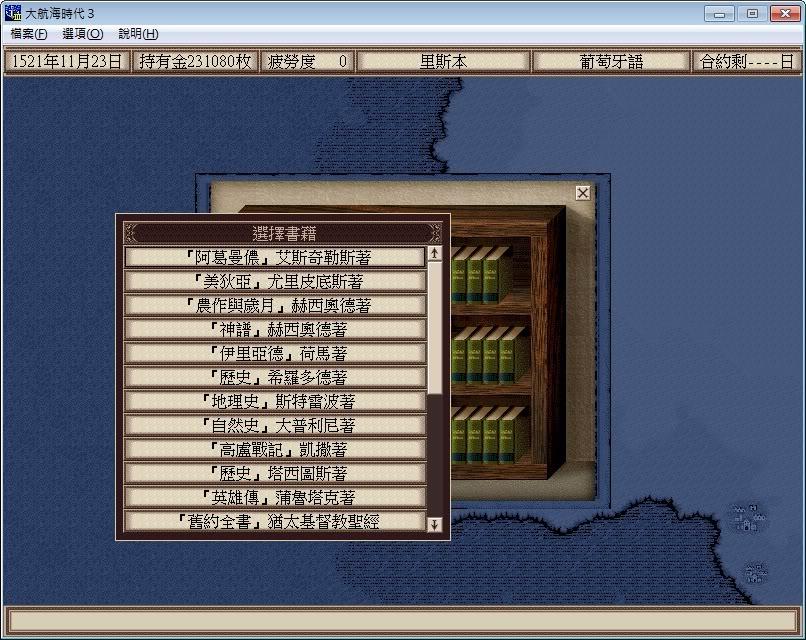Choose 「歷史」 by 塔西圖斯

tap(275, 473)
